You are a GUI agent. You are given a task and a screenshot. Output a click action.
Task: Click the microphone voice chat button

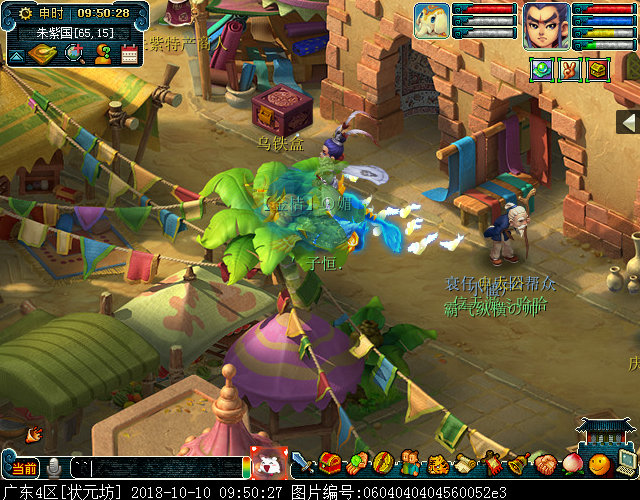pos(53,468)
